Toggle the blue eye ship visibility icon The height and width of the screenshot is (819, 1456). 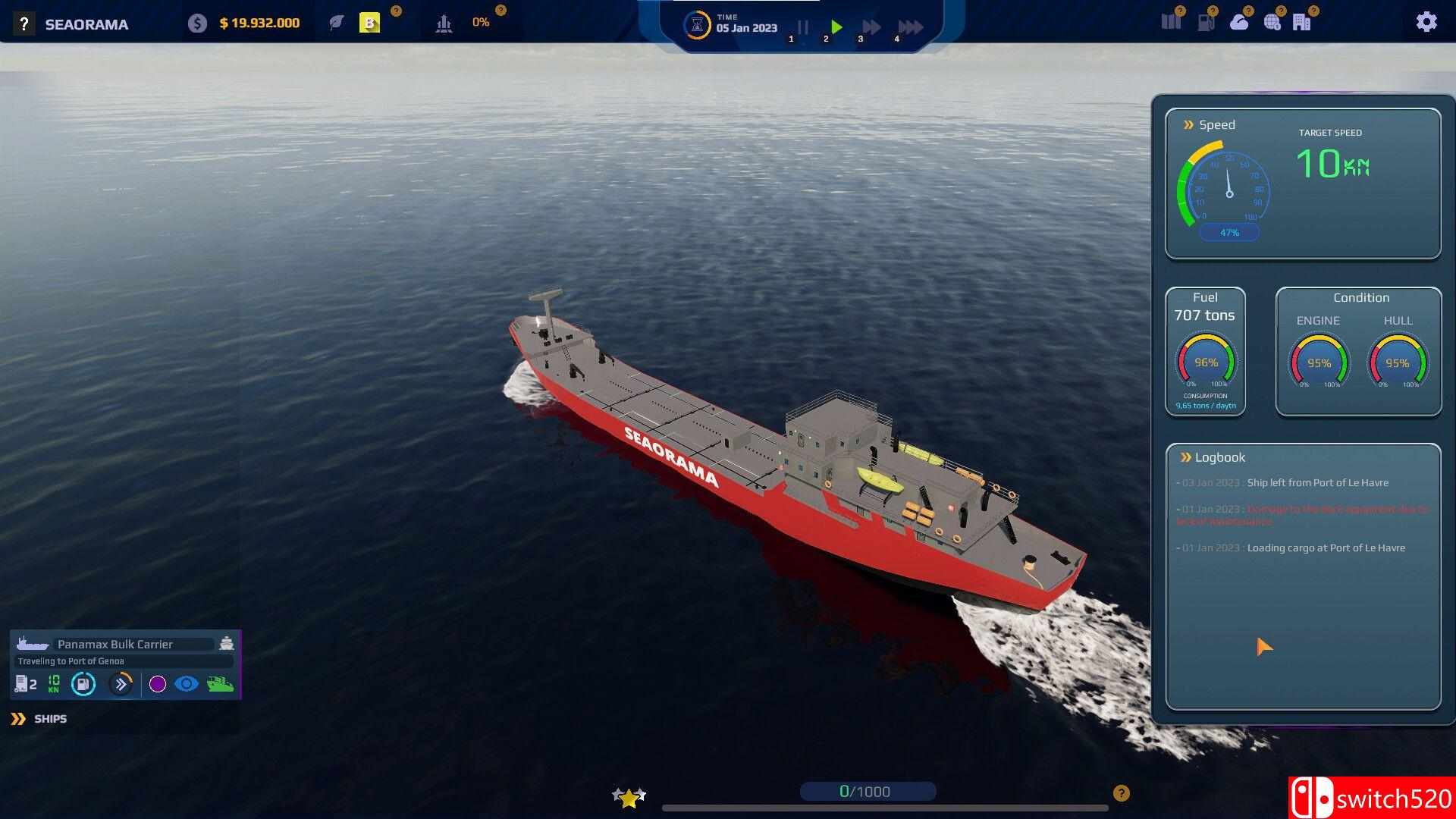pyautogui.click(x=187, y=684)
